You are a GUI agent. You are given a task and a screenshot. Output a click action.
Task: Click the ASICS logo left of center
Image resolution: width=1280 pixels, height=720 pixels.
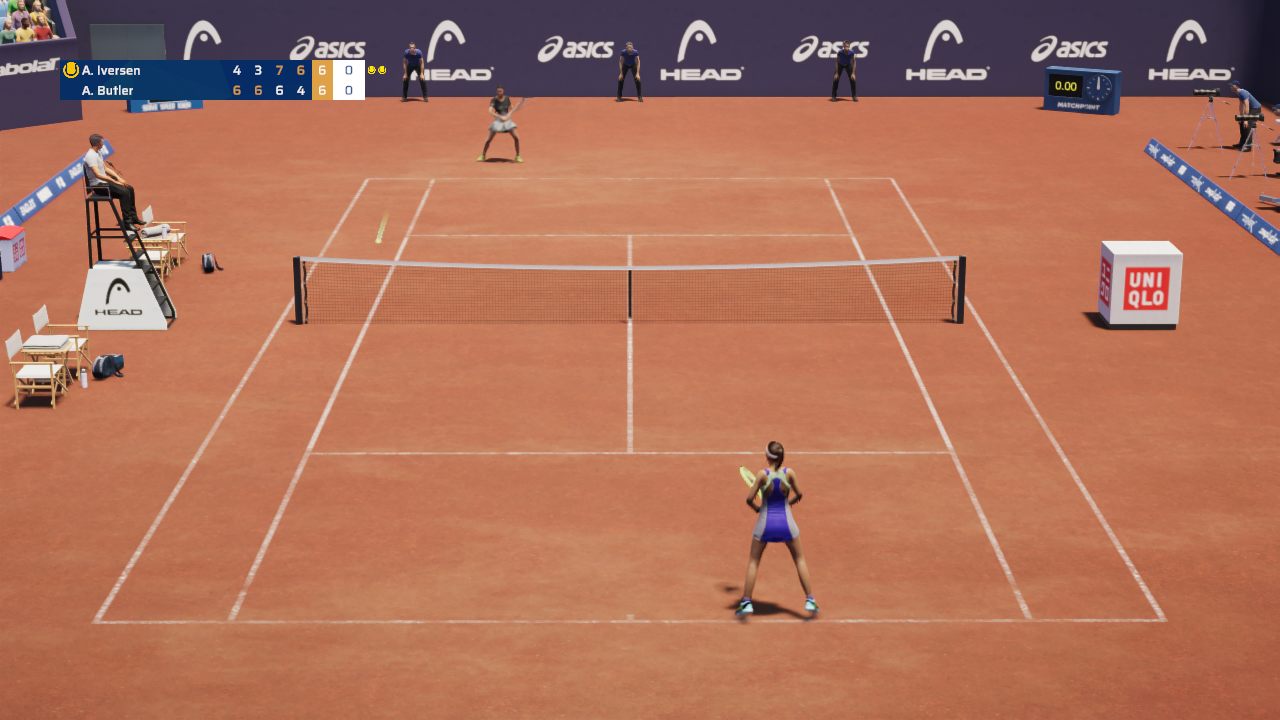[x=330, y=47]
